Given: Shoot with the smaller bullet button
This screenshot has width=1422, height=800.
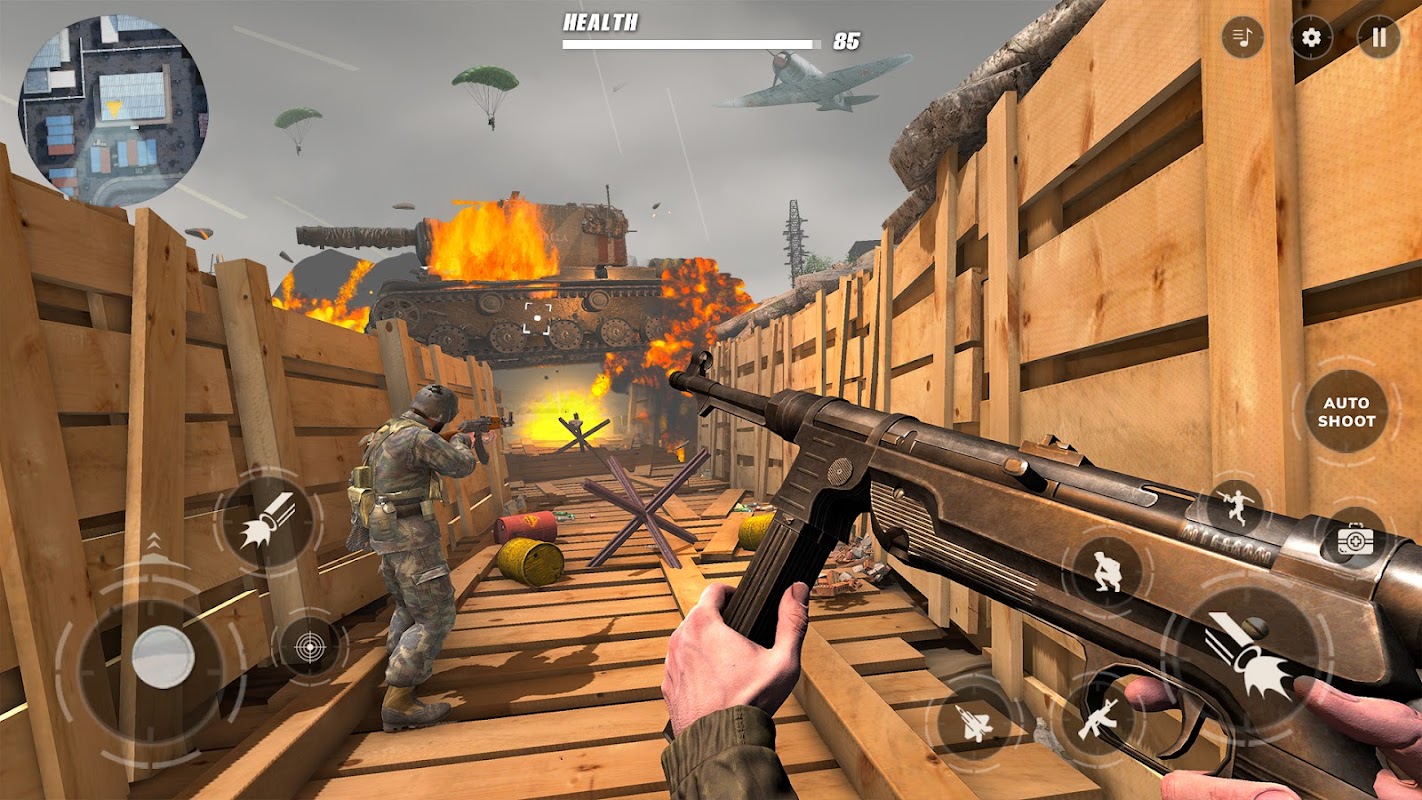Looking at the screenshot, I should tap(268, 519).
